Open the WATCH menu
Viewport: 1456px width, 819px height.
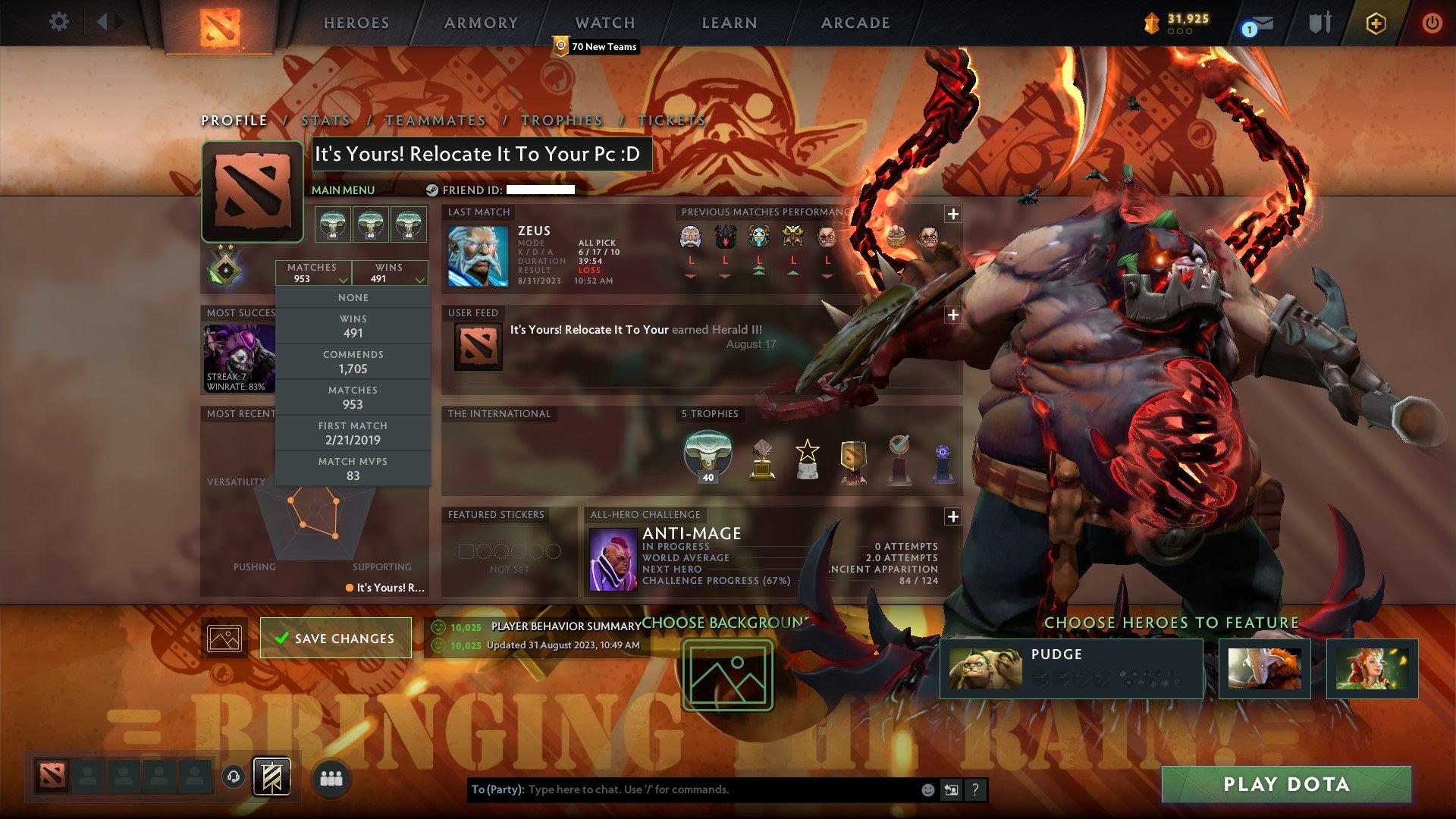pyautogui.click(x=604, y=23)
